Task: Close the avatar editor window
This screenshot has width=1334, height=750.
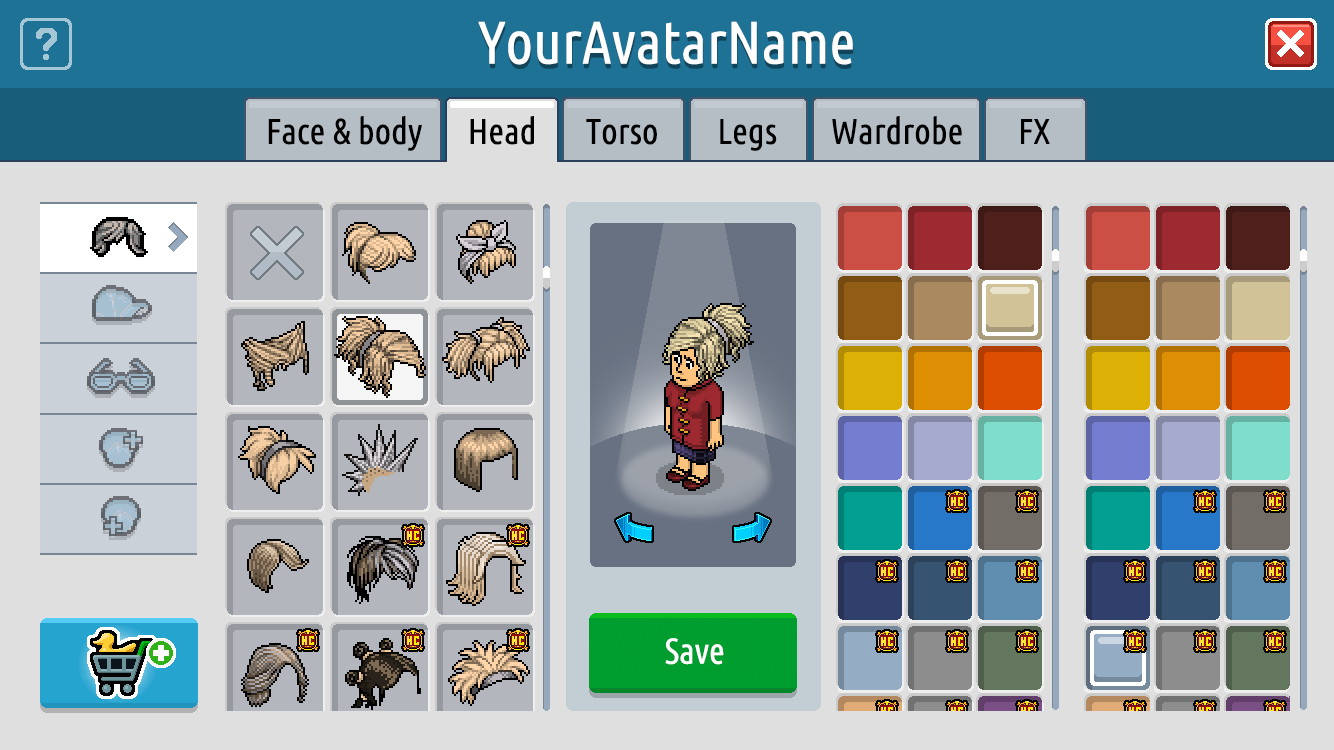Action: 1290,45
